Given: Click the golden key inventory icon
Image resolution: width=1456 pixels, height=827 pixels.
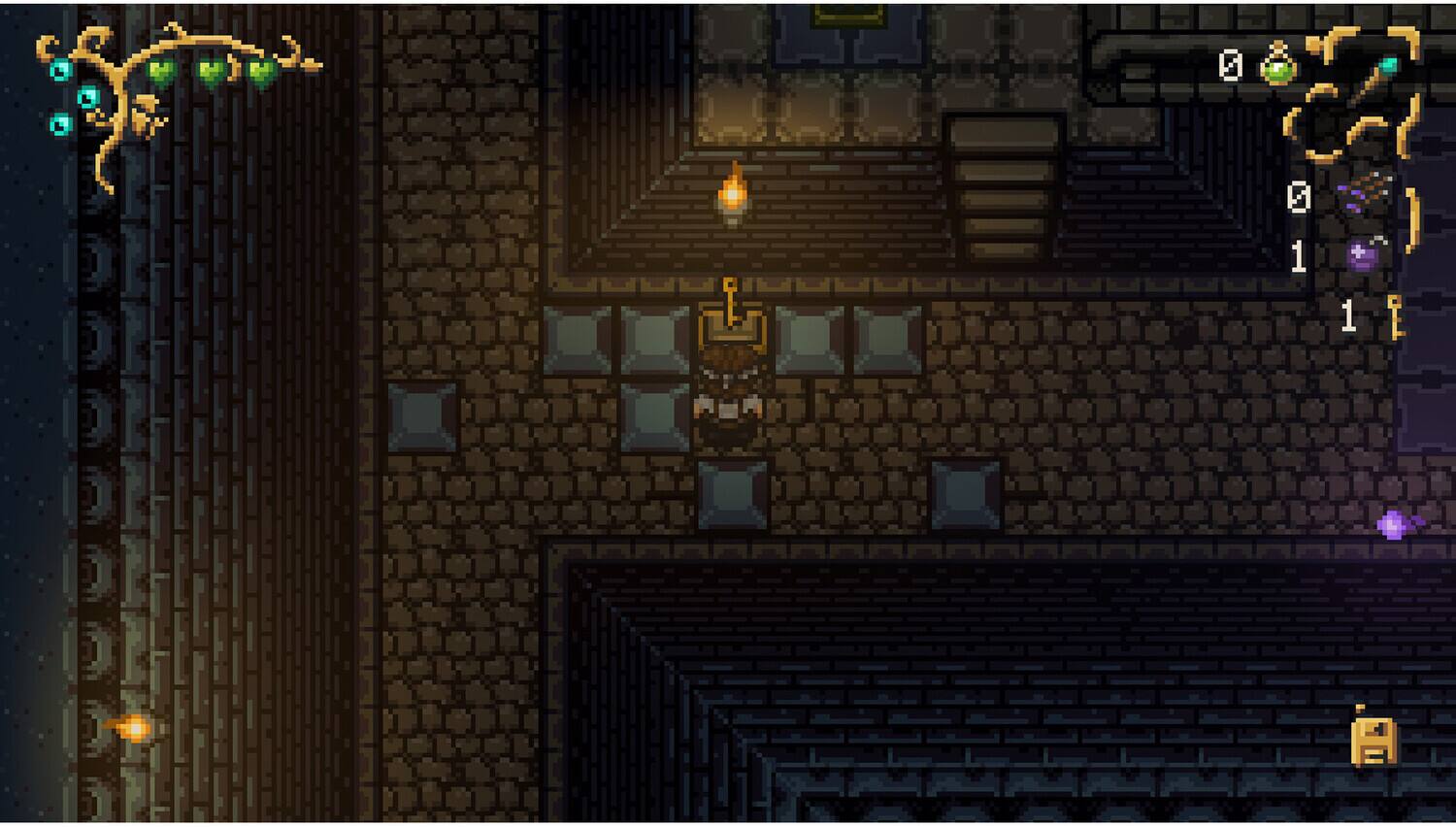Looking at the screenshot, I should pos(1396,316).
